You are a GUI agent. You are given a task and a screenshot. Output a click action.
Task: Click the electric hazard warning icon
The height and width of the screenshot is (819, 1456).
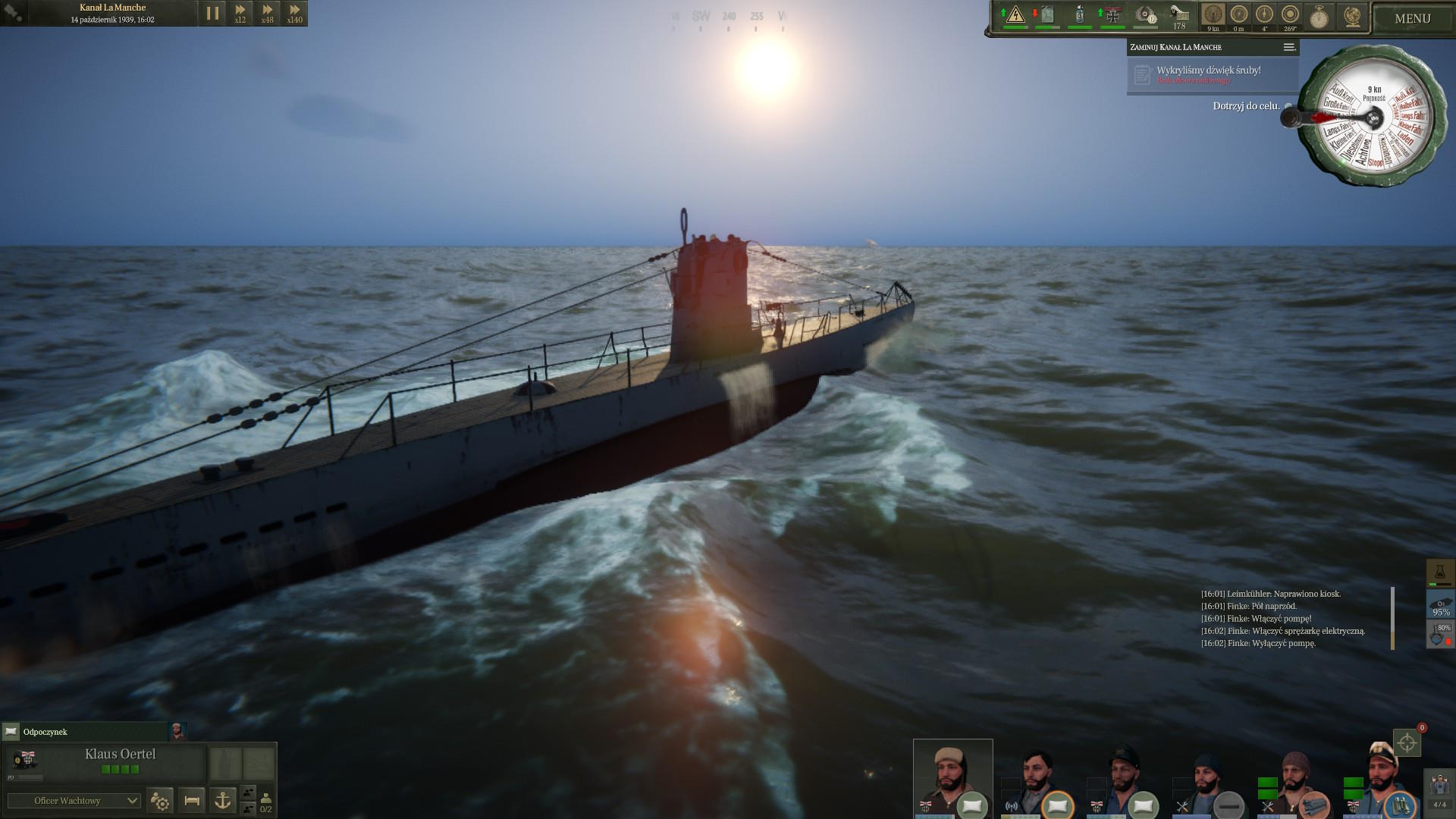pyautogui.click(x=1015, y=15)
